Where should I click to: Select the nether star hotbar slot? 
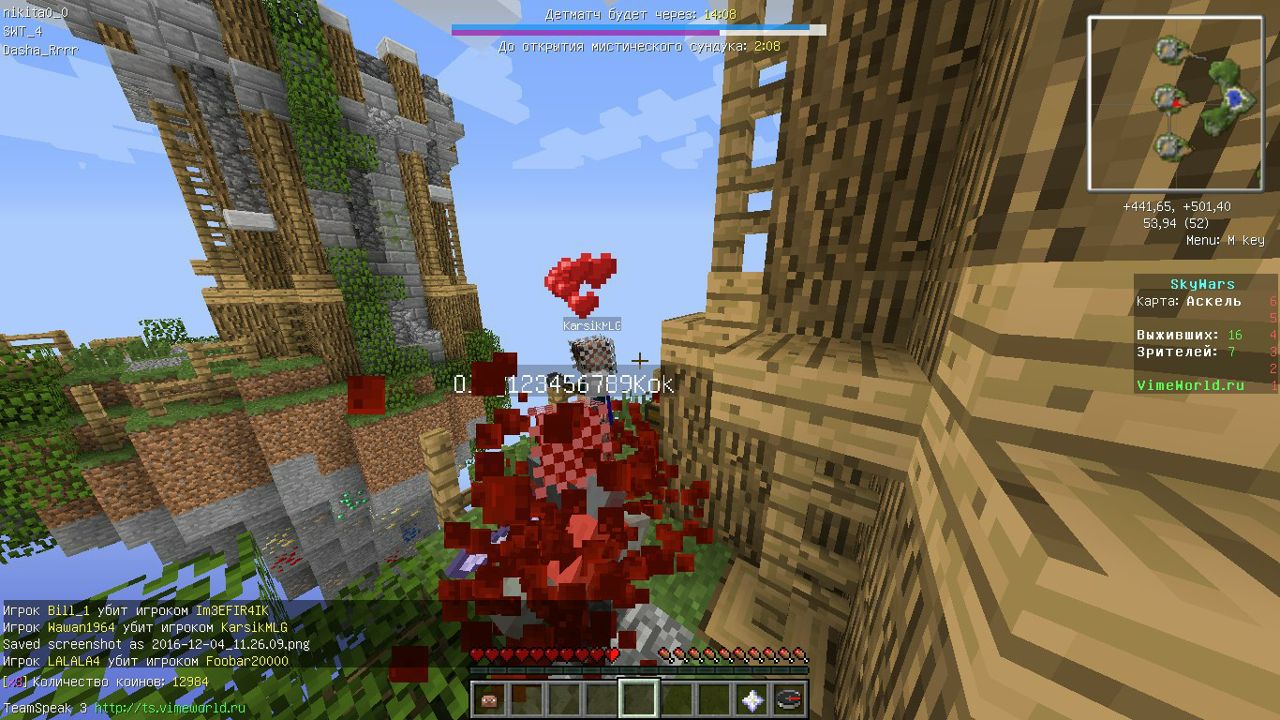tap(752, 699)
